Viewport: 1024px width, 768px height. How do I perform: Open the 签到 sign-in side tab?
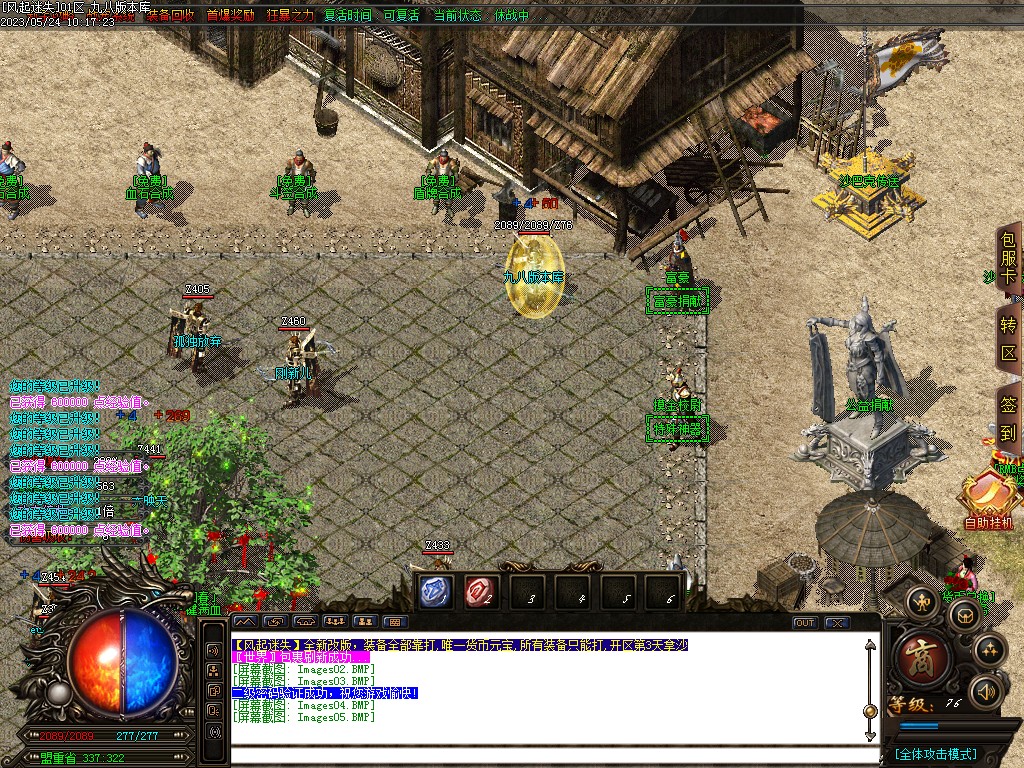tap(1009, 420)
